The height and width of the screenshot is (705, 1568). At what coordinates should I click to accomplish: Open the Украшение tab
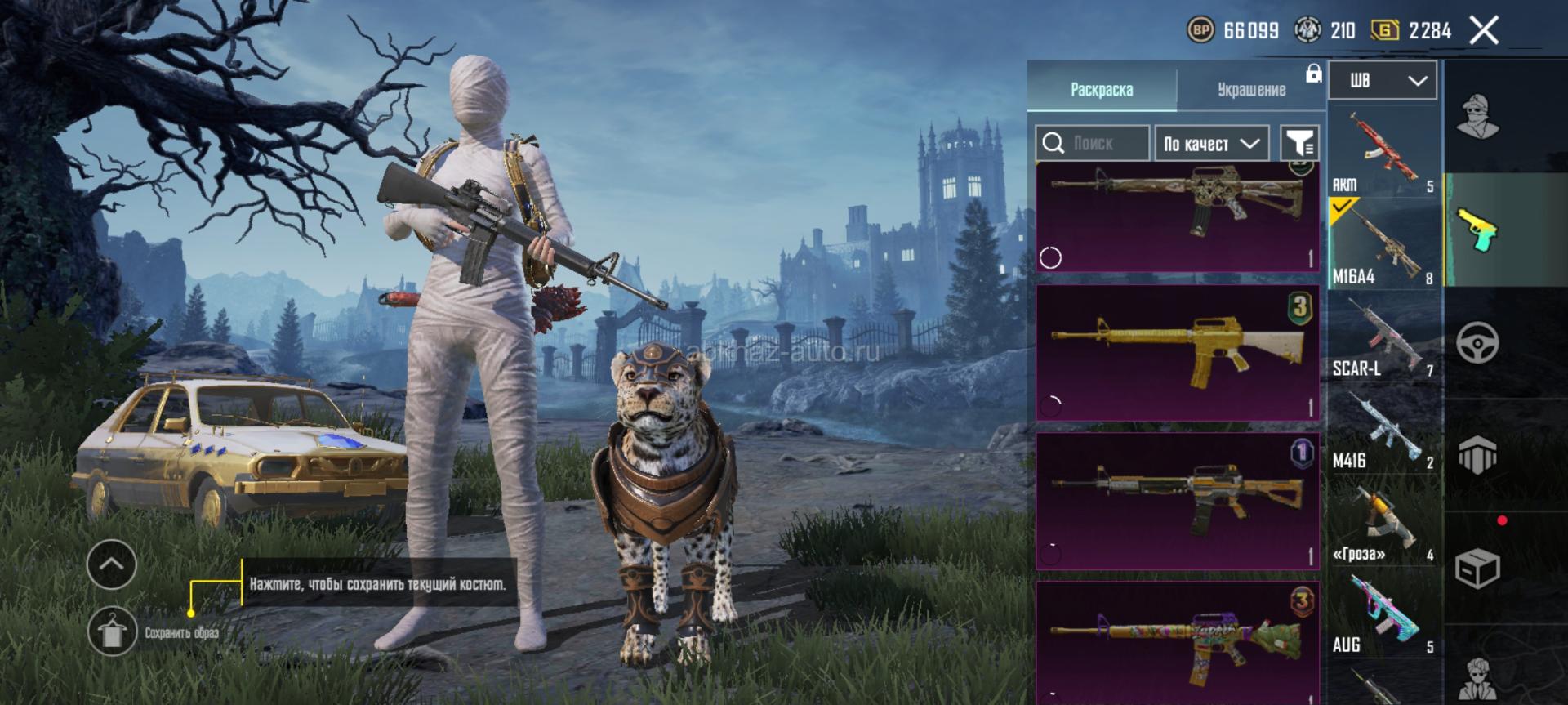click(x=1251, y=89)
